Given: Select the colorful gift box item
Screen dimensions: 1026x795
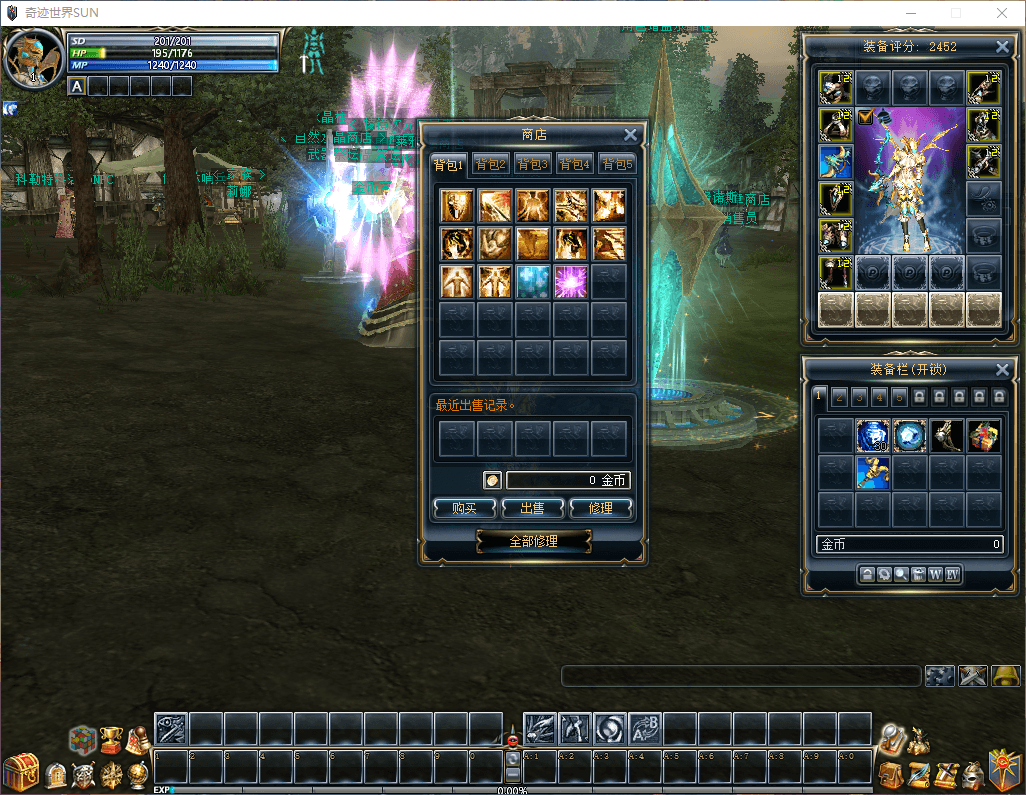Looking at the screenshot, I should (x=984, y=436).
